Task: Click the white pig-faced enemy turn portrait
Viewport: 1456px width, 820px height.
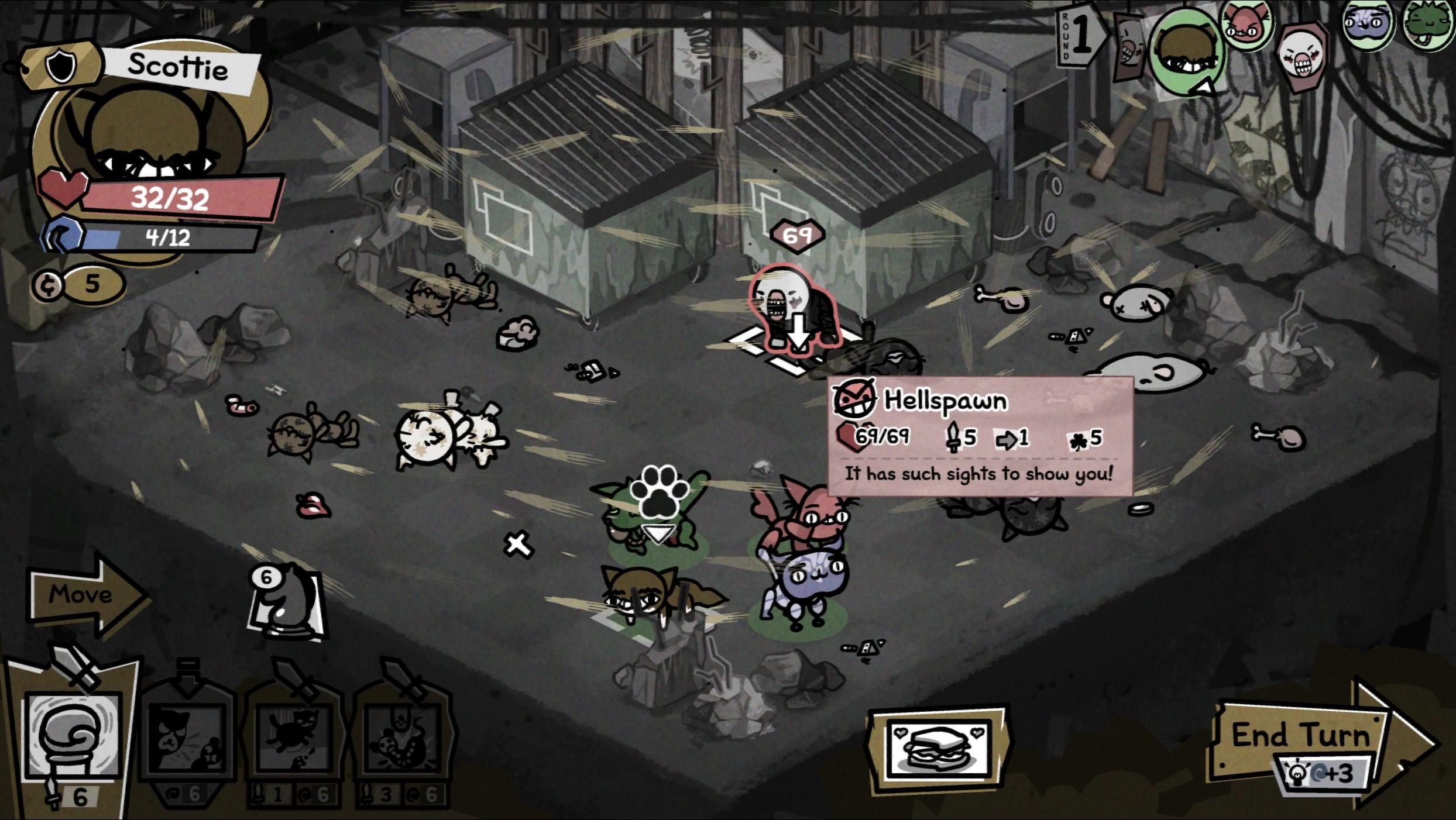Action: click(x=1302, y=58)
